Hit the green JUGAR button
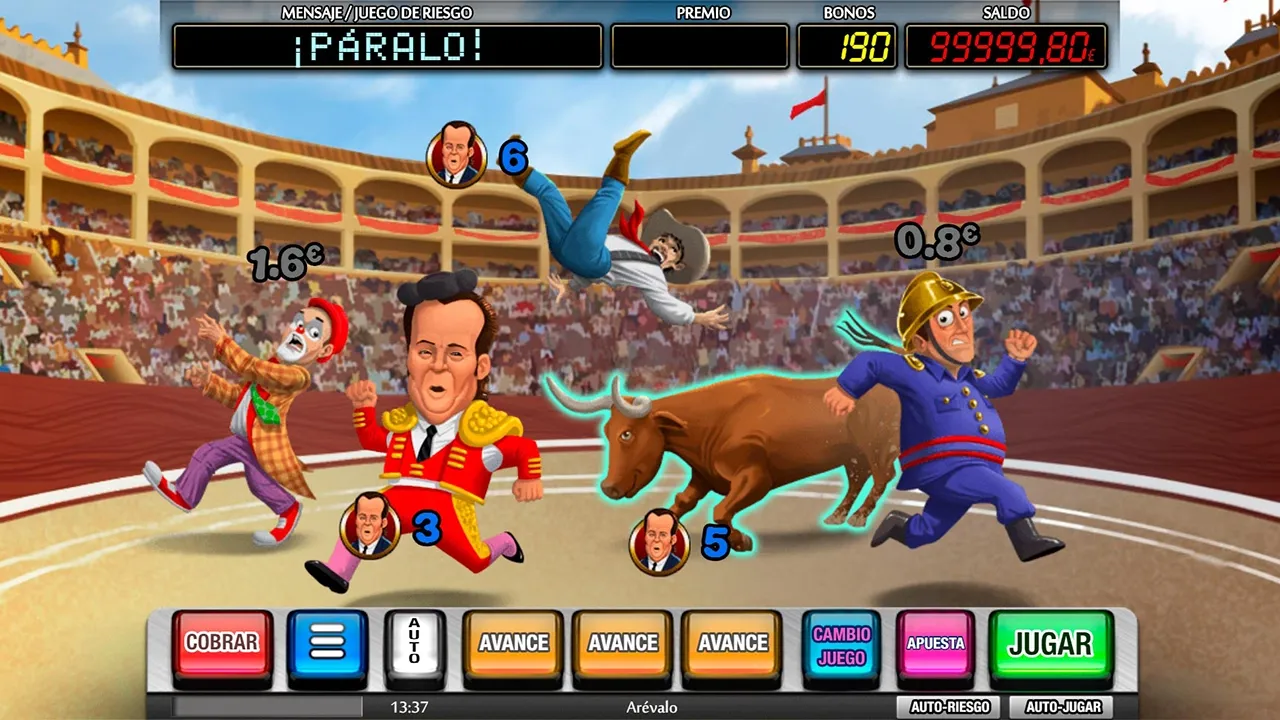1280x720 pixels. [x=1050, y=643]
